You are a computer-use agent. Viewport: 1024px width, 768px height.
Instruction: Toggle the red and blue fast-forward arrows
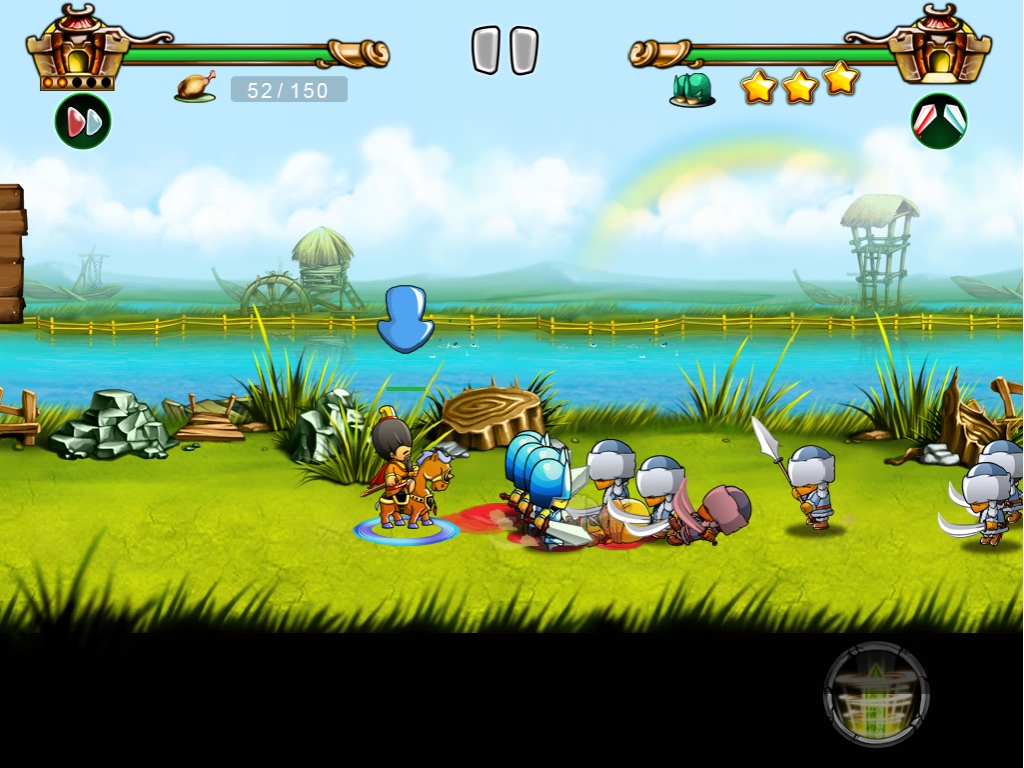pos(83,122)
